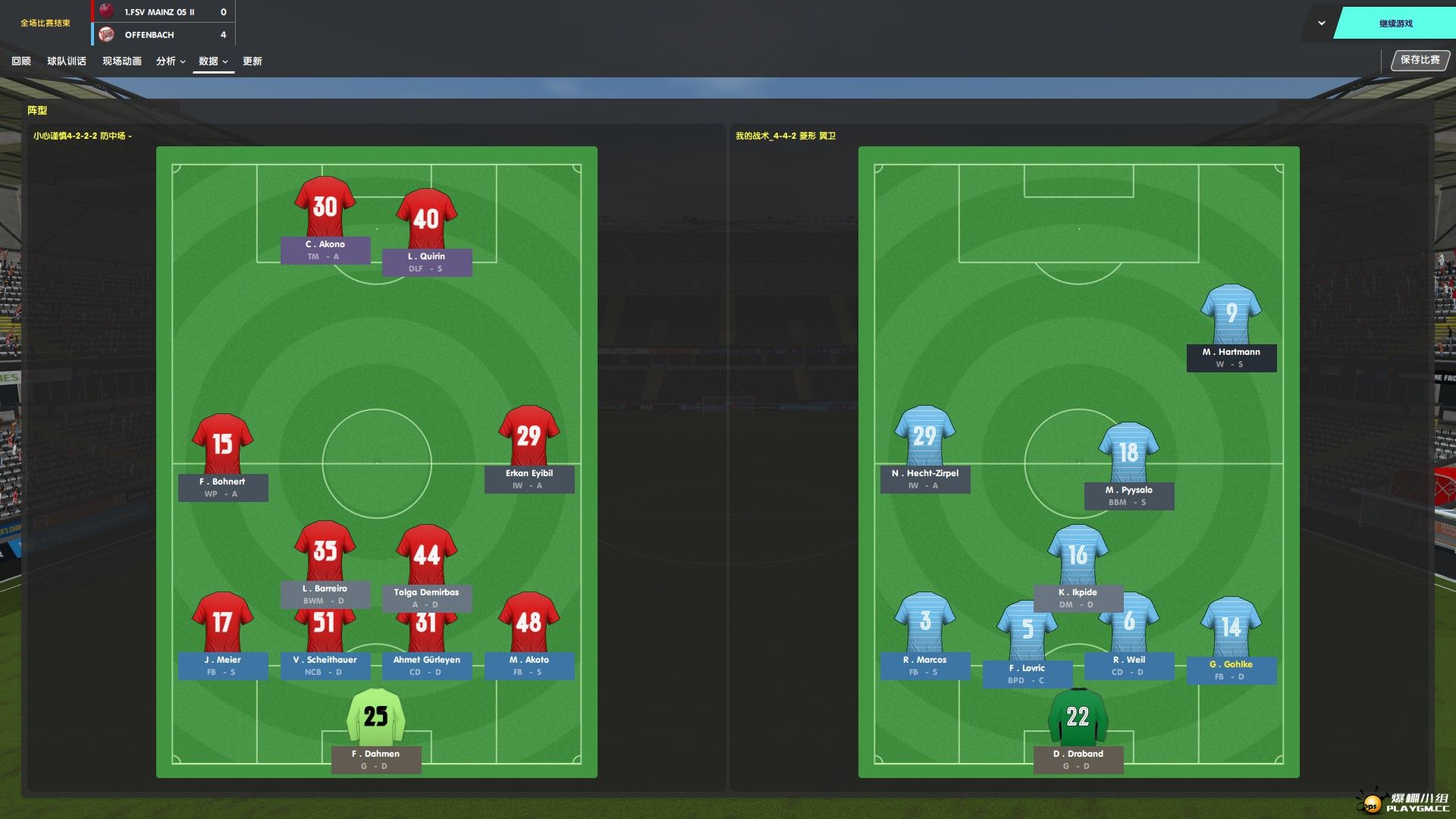Viewport: 1456px width, 819px height.
Task: Open the 回顾 review tab
Action: (21, 61)
